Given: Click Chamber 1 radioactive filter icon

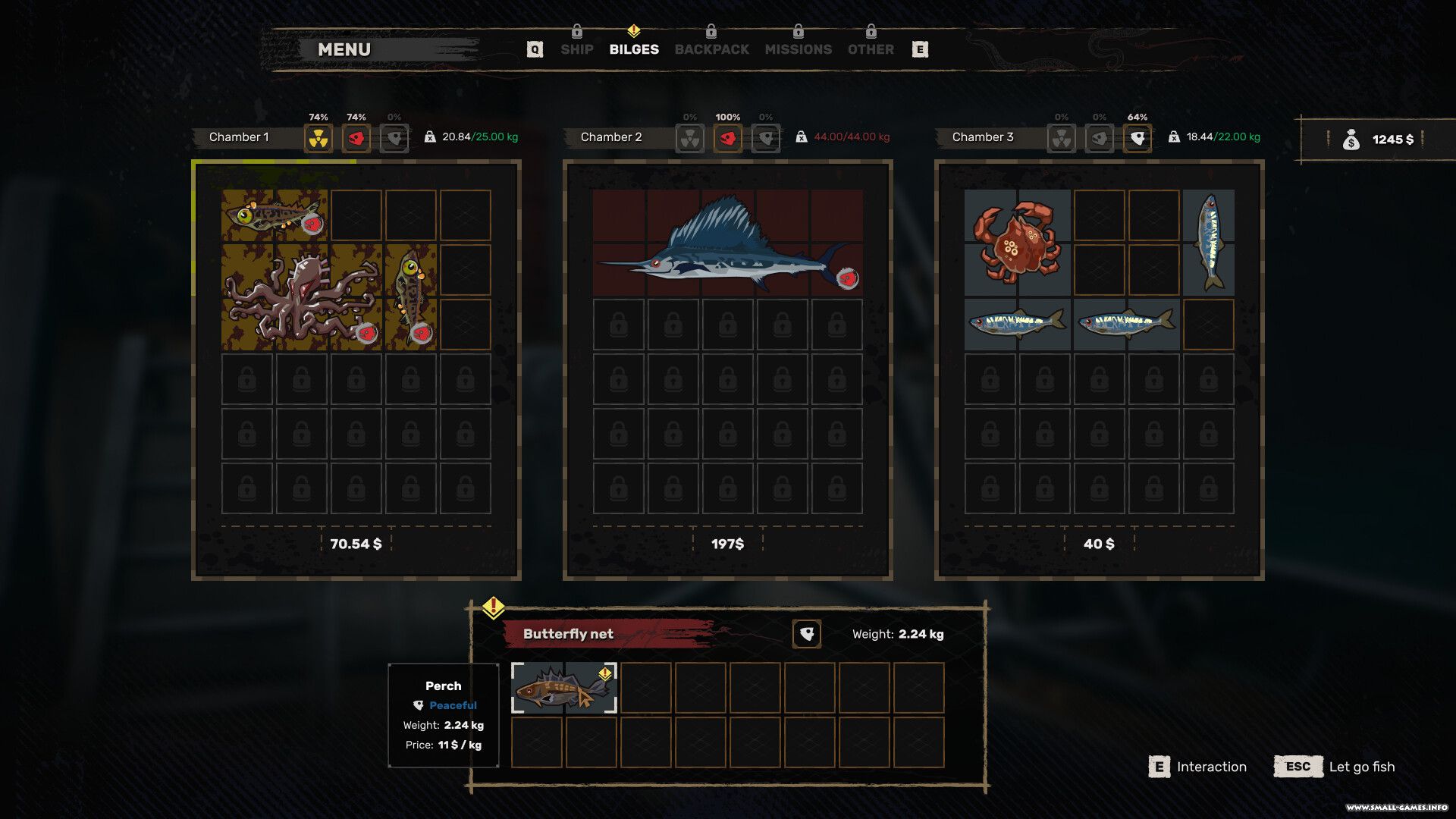Looking at the screenshot, I should pyautogui.click(x=318, y=138).
